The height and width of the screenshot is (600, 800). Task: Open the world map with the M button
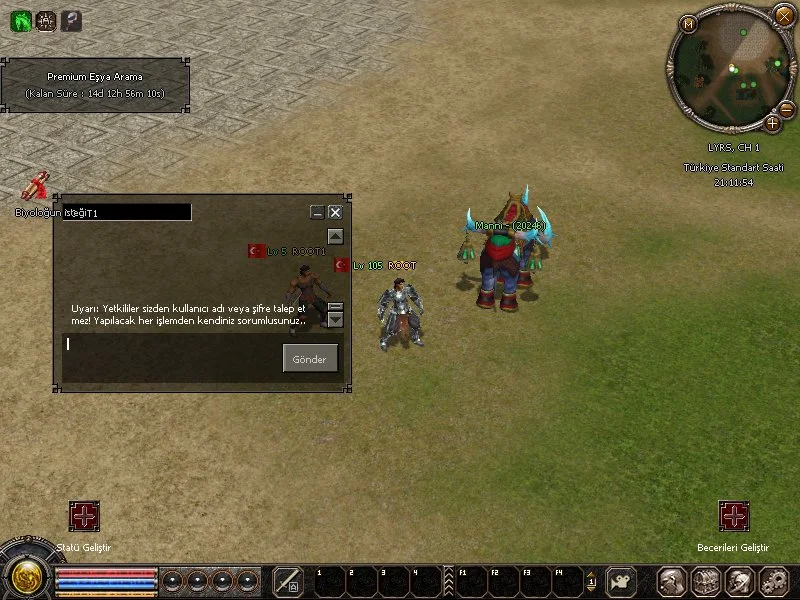(x=688, y=24)
